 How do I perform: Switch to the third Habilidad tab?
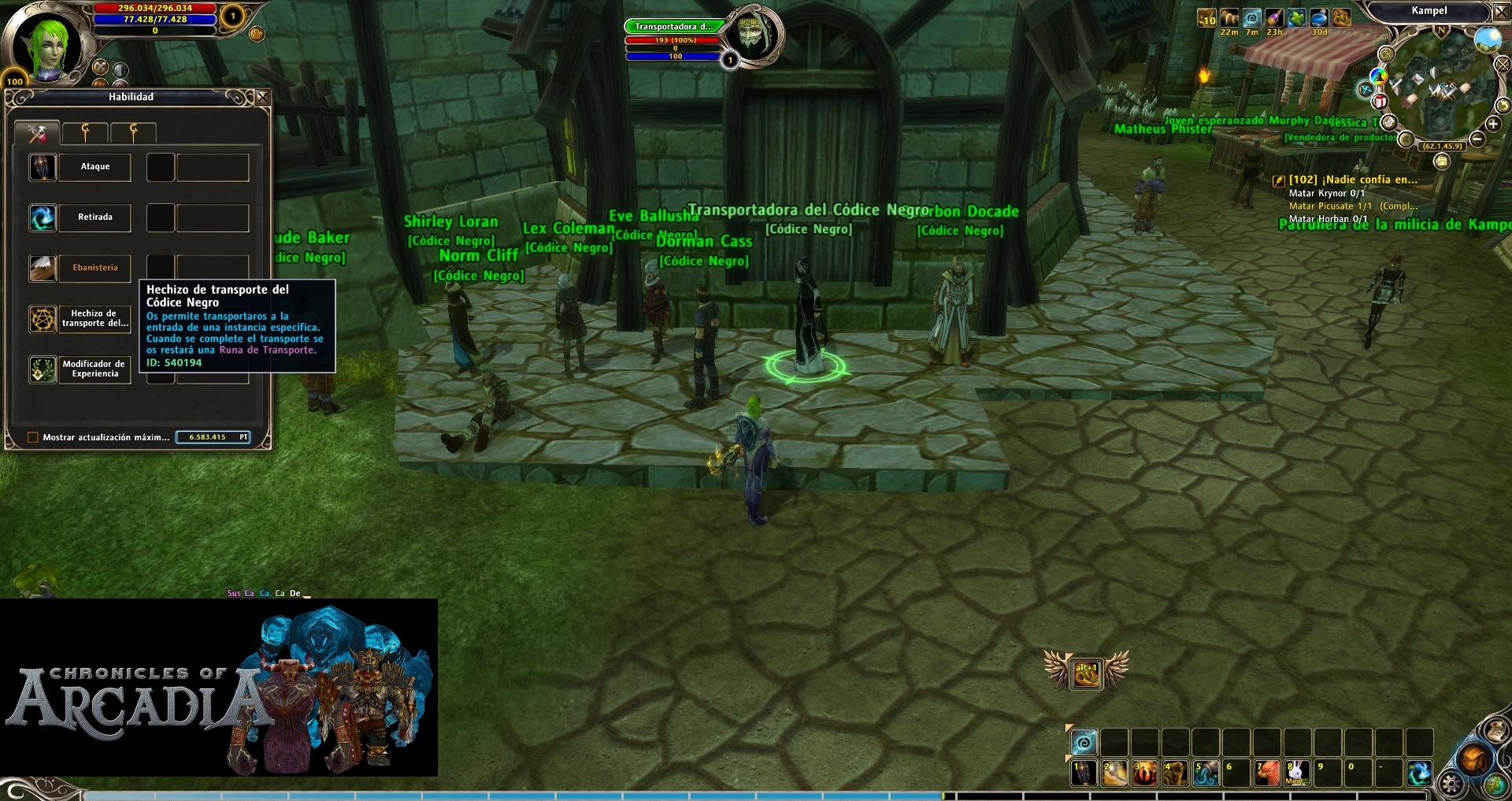[x=133, y=132]
